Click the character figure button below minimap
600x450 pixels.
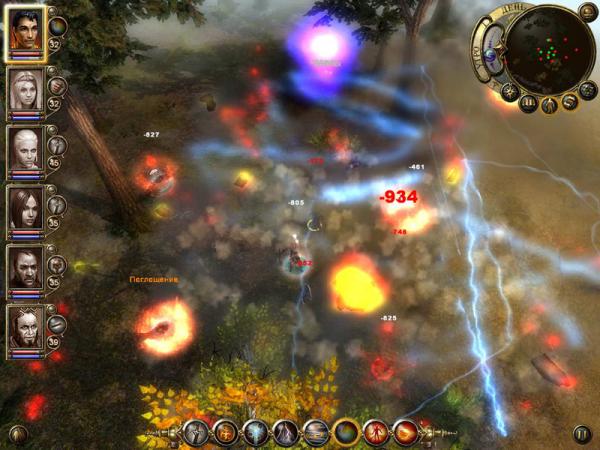click(550, 104)
